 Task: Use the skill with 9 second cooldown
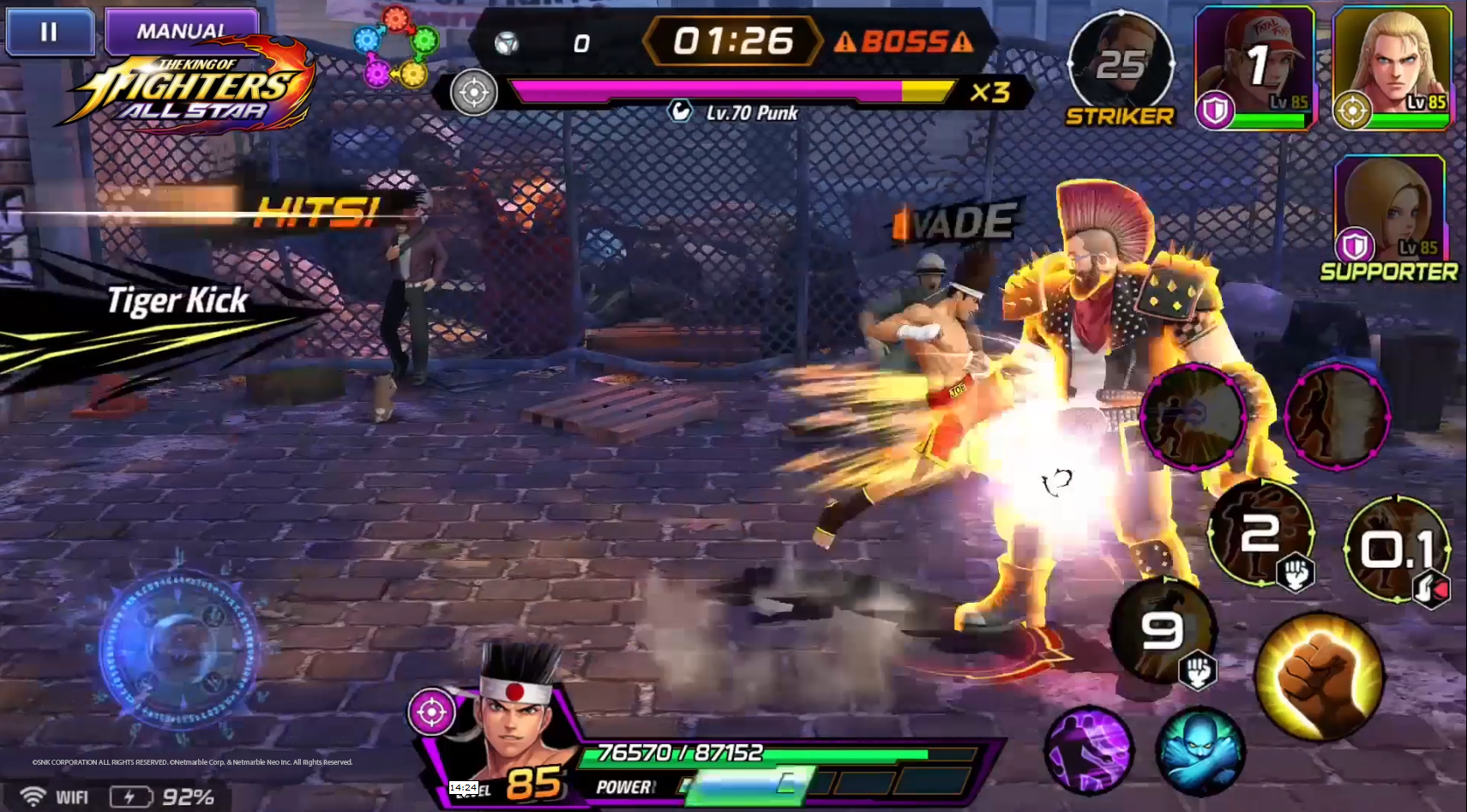point(1163,632)
